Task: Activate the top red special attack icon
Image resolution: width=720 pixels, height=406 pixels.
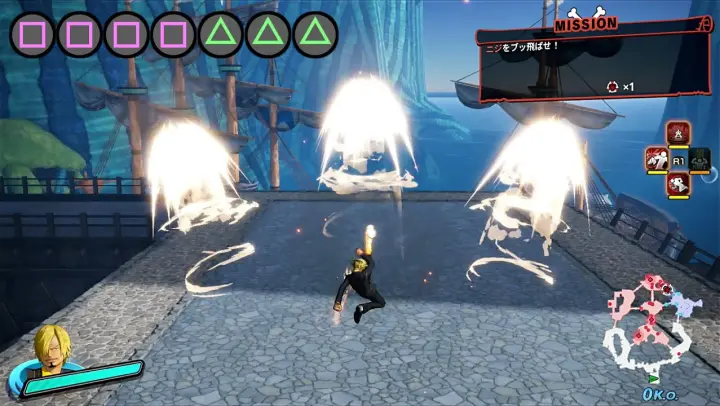Action: pos(678,133)
